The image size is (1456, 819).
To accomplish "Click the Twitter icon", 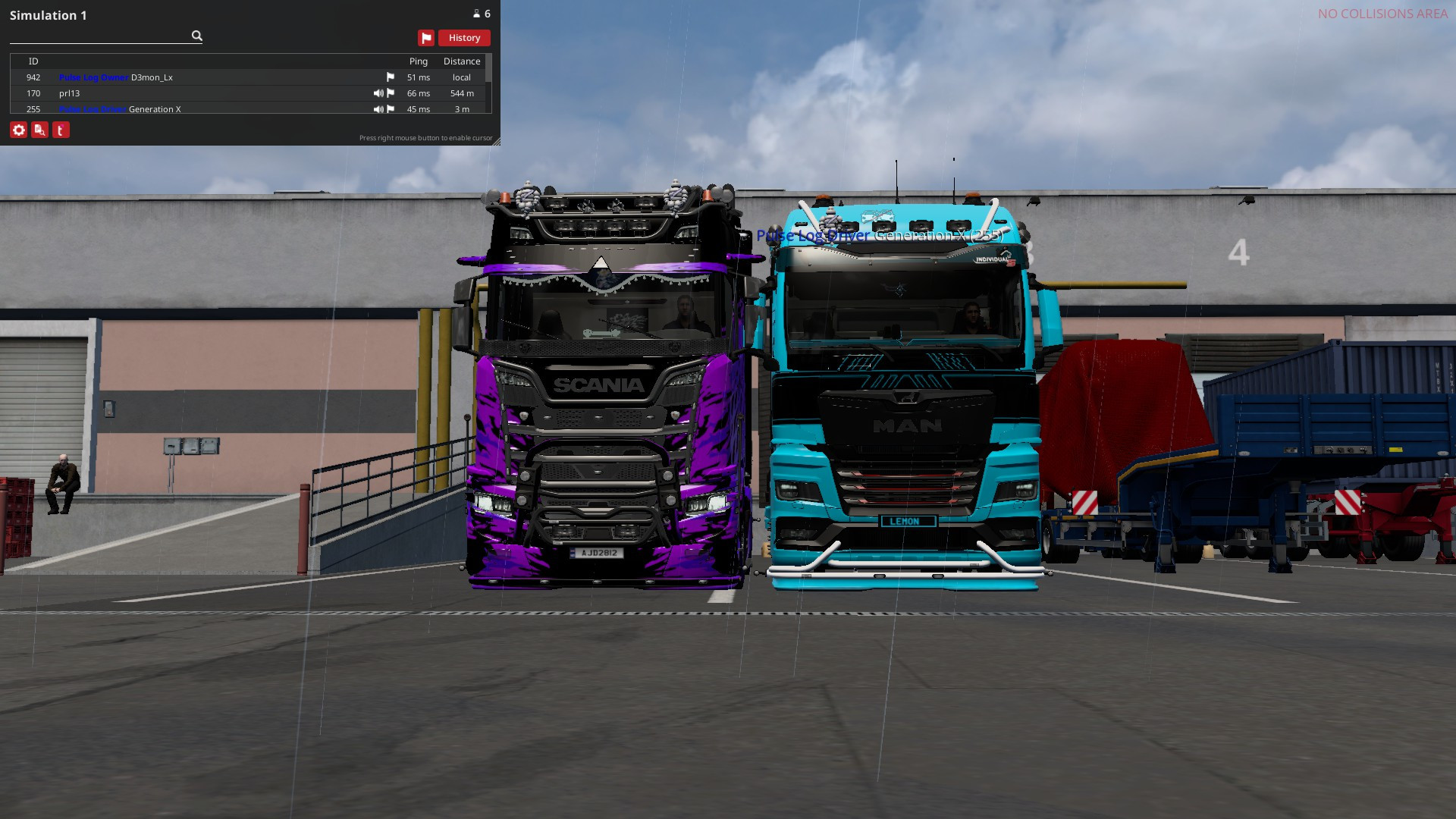I will click(61, 130).
